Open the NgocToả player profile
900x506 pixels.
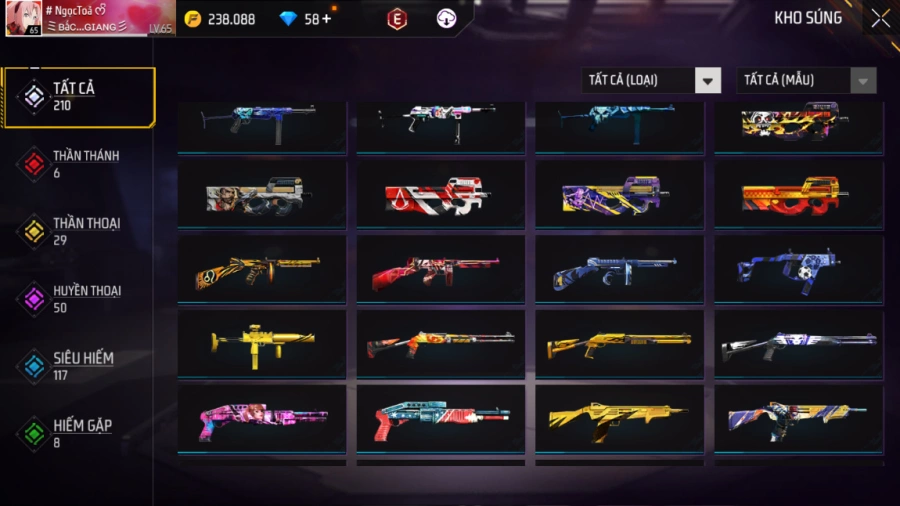pos(90,19)
